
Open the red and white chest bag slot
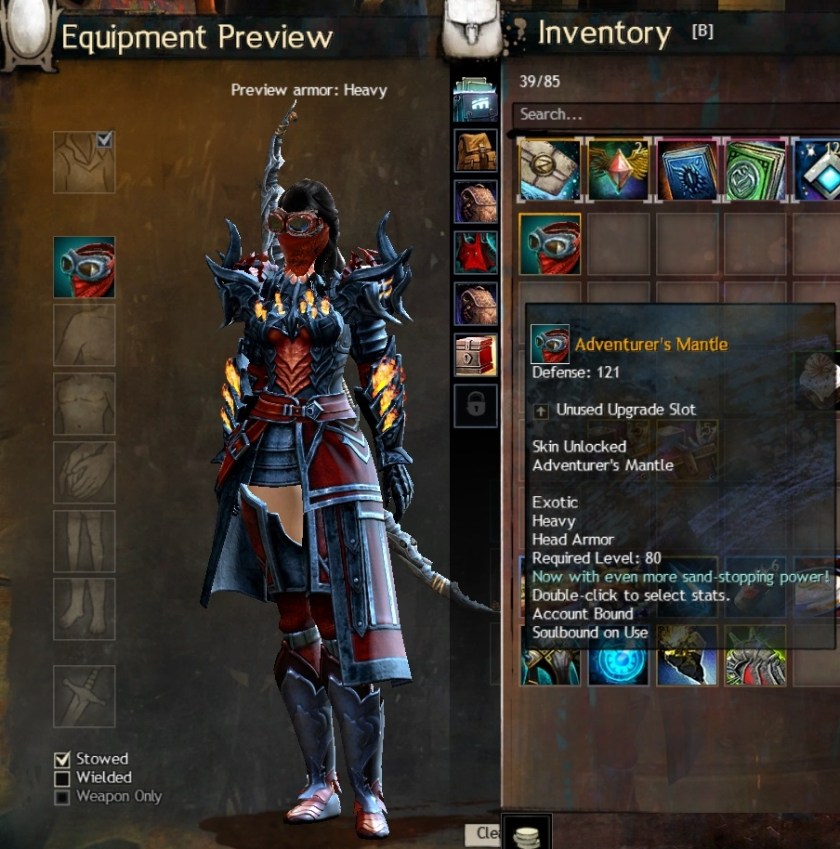[x=476, y=354]
